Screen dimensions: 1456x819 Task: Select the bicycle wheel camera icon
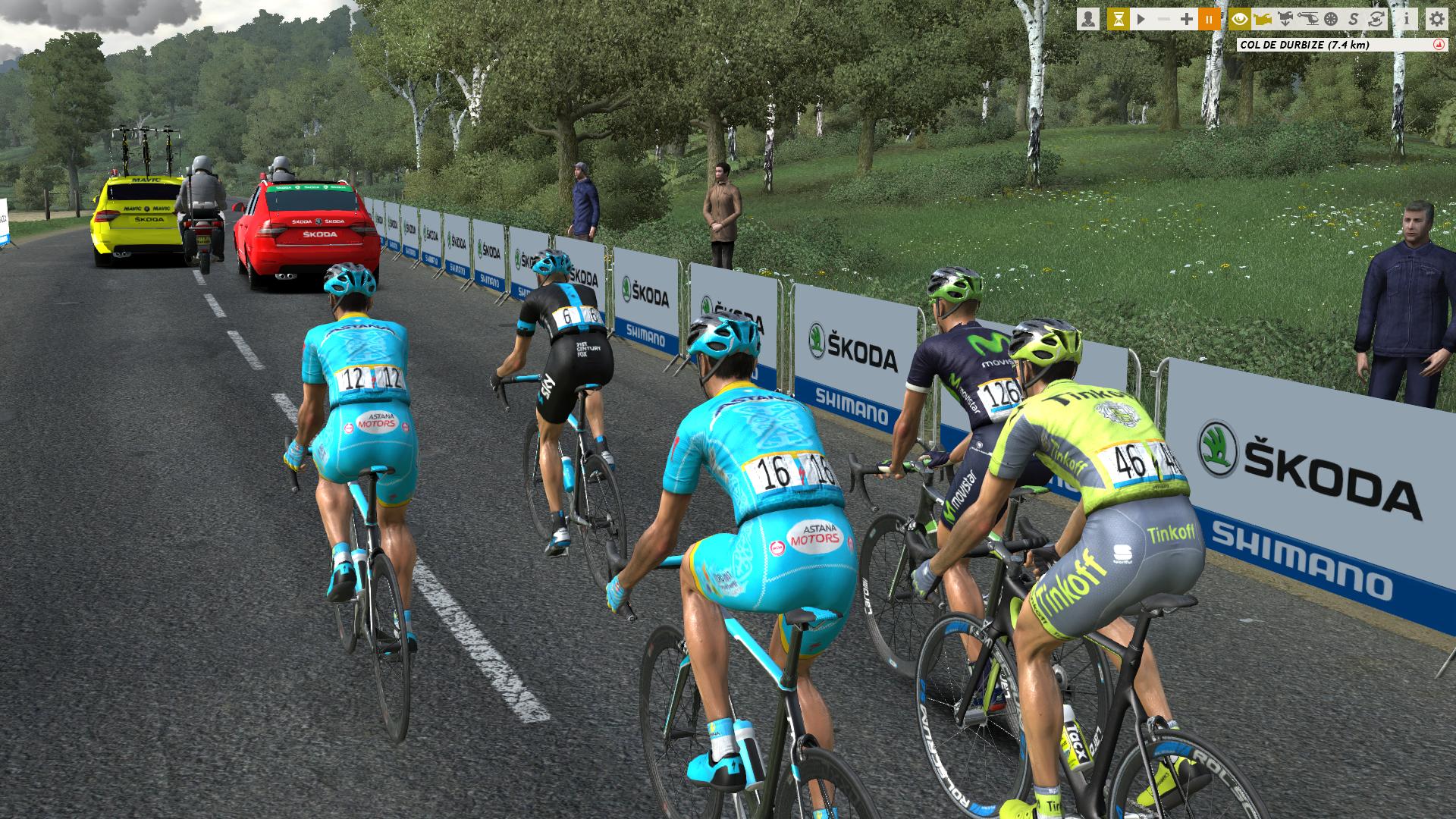point(1330,19)
